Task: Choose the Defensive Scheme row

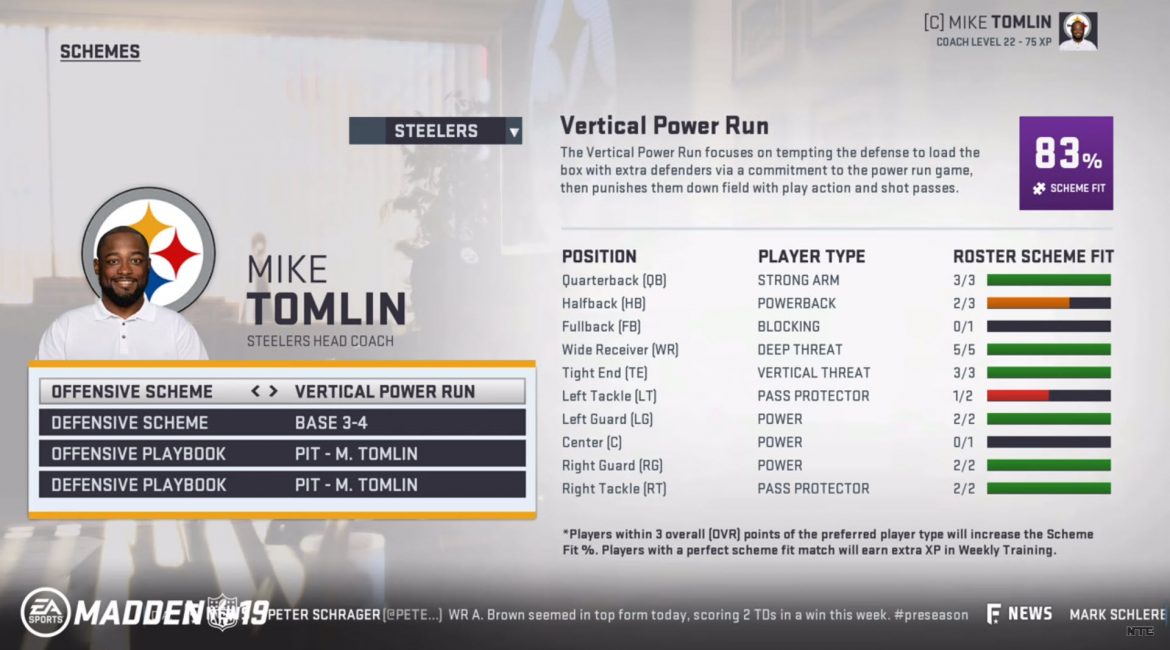Action: tap(282, 422)
